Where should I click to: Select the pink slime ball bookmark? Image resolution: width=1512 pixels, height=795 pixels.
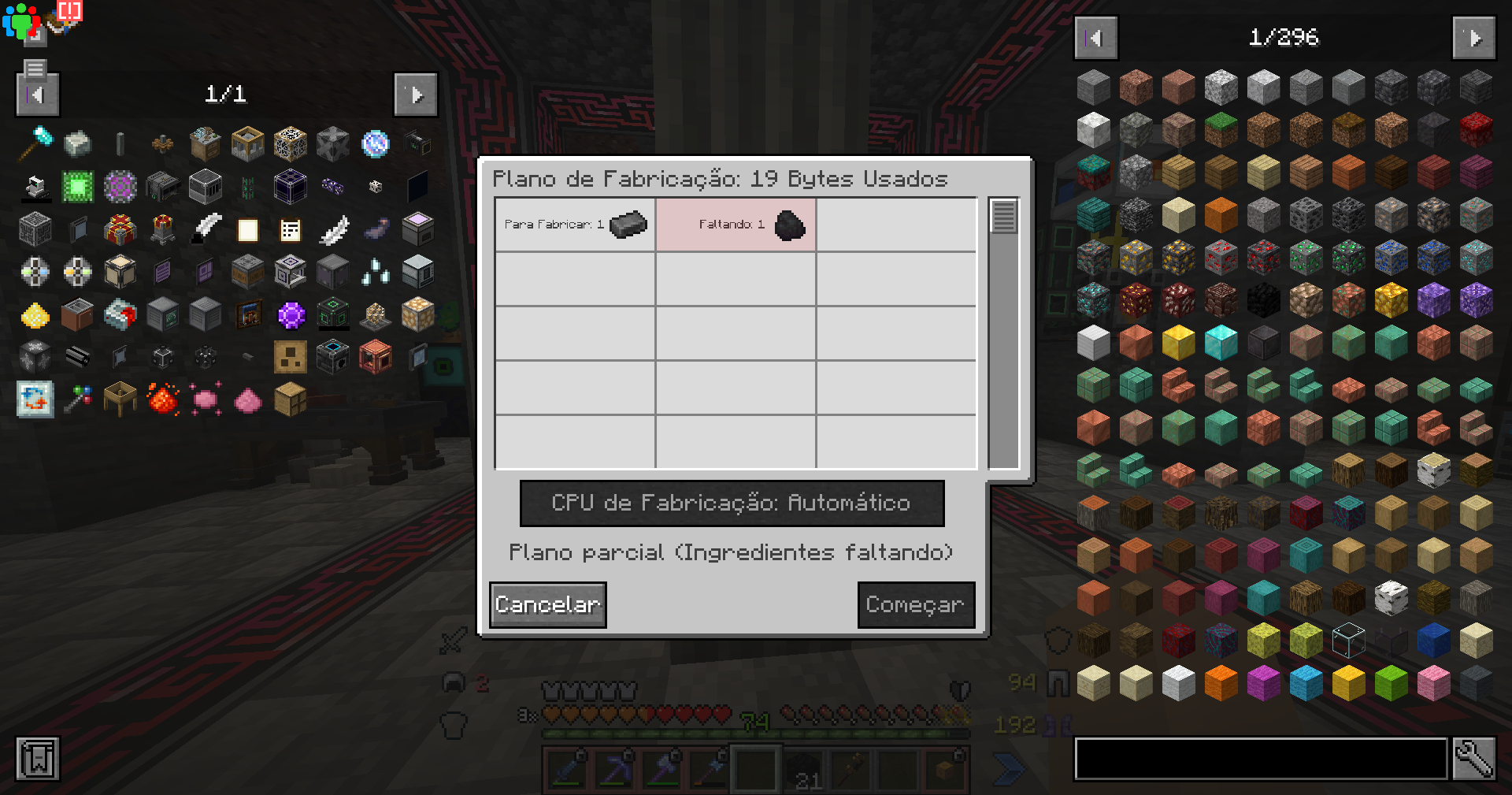coord(205,398)
